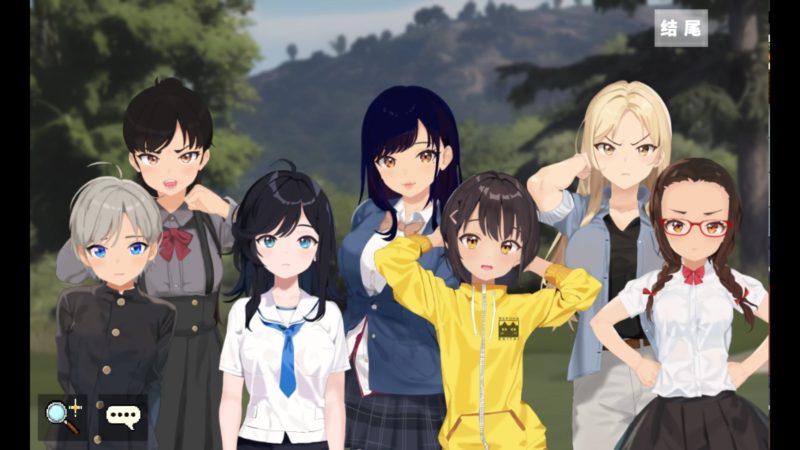Open the speech bubble dialogue log
The height and width of the screenshot is (450, 800).
point(123,417)
